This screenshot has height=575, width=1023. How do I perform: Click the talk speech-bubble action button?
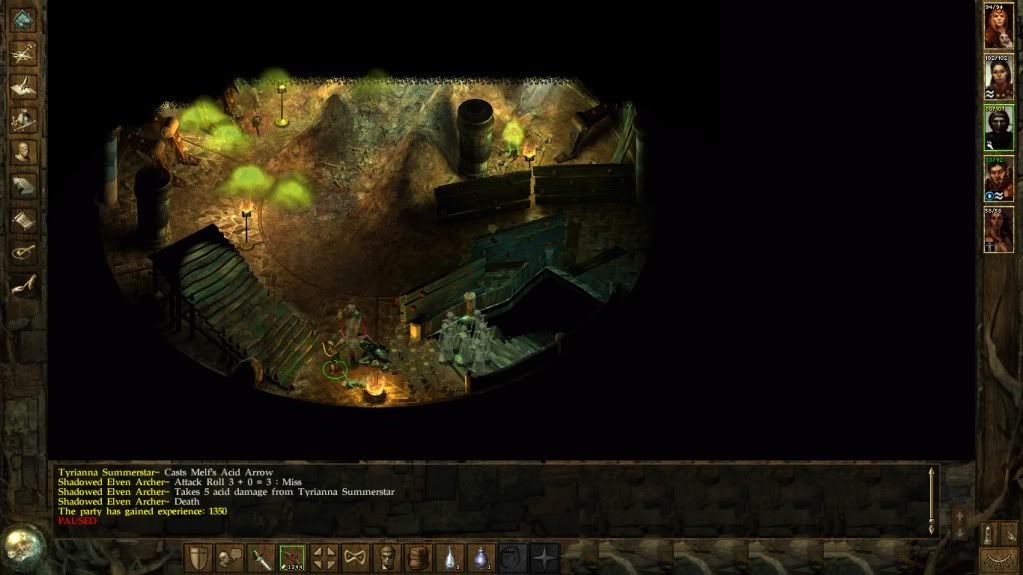tap(230, 558)
